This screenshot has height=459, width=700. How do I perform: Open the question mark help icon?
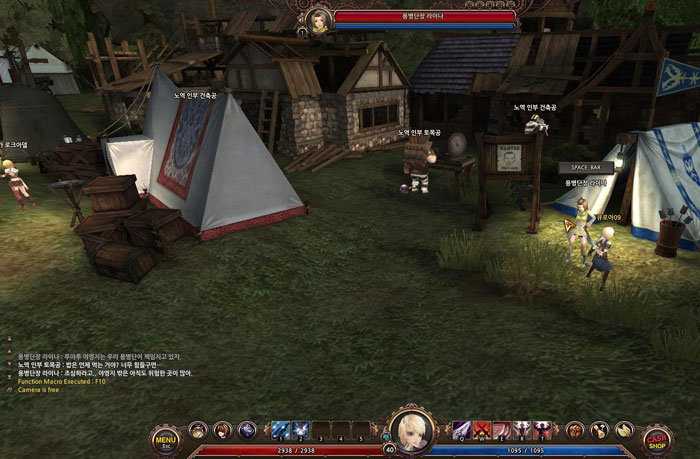(x=599, y=430)
